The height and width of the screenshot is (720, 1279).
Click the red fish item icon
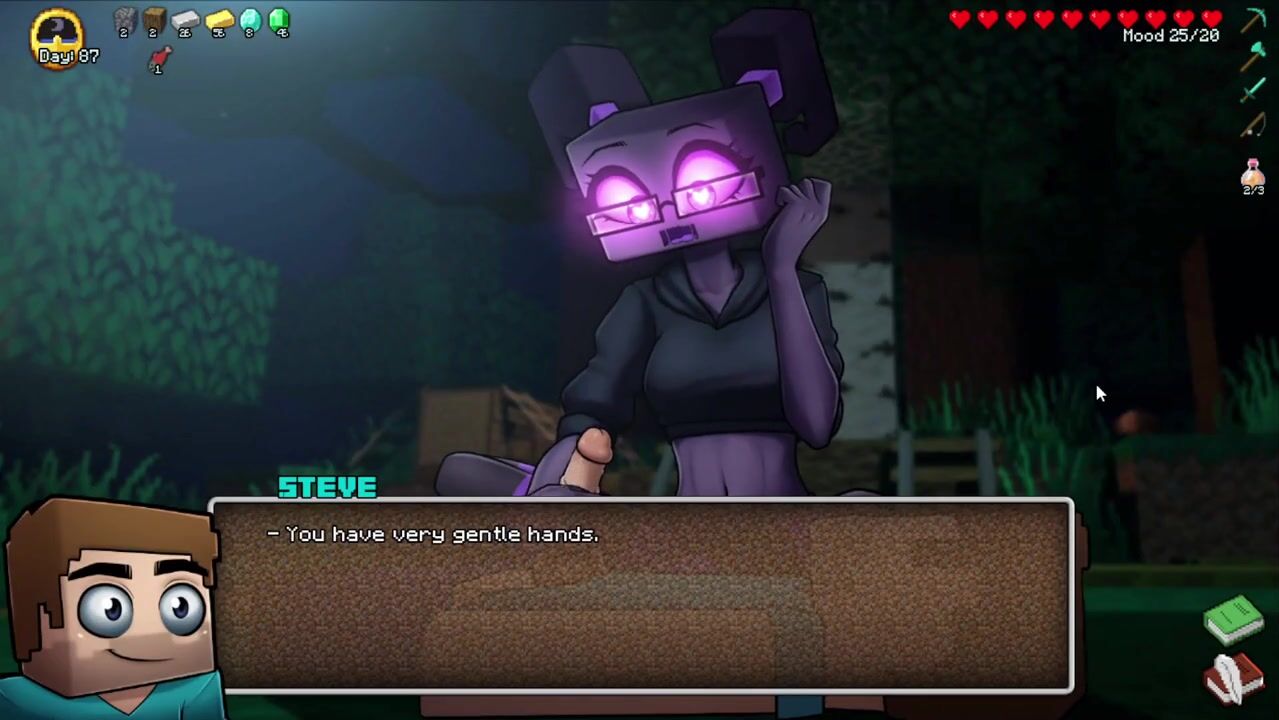pos(159,60)
